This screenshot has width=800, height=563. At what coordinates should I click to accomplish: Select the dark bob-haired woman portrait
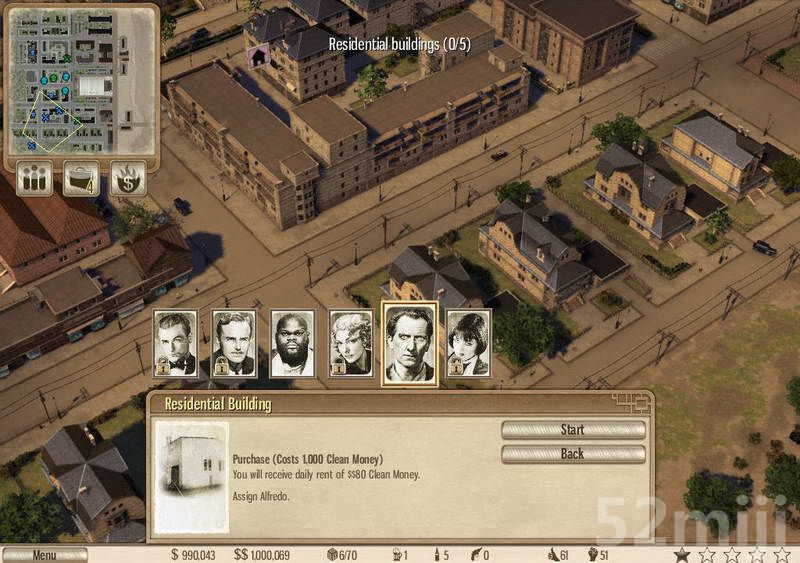point(468,343)
